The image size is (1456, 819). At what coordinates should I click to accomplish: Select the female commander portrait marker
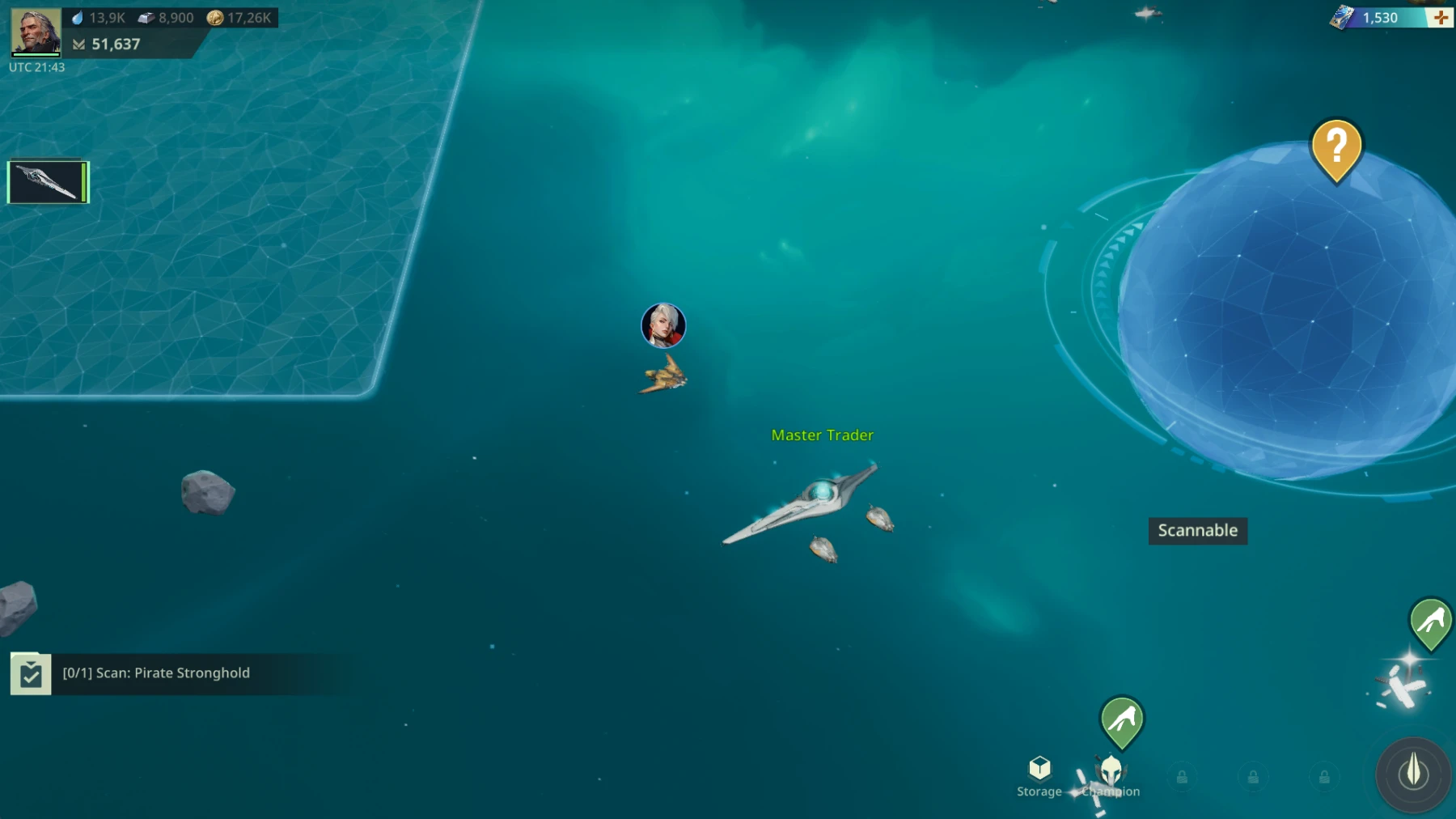[663, 325]
